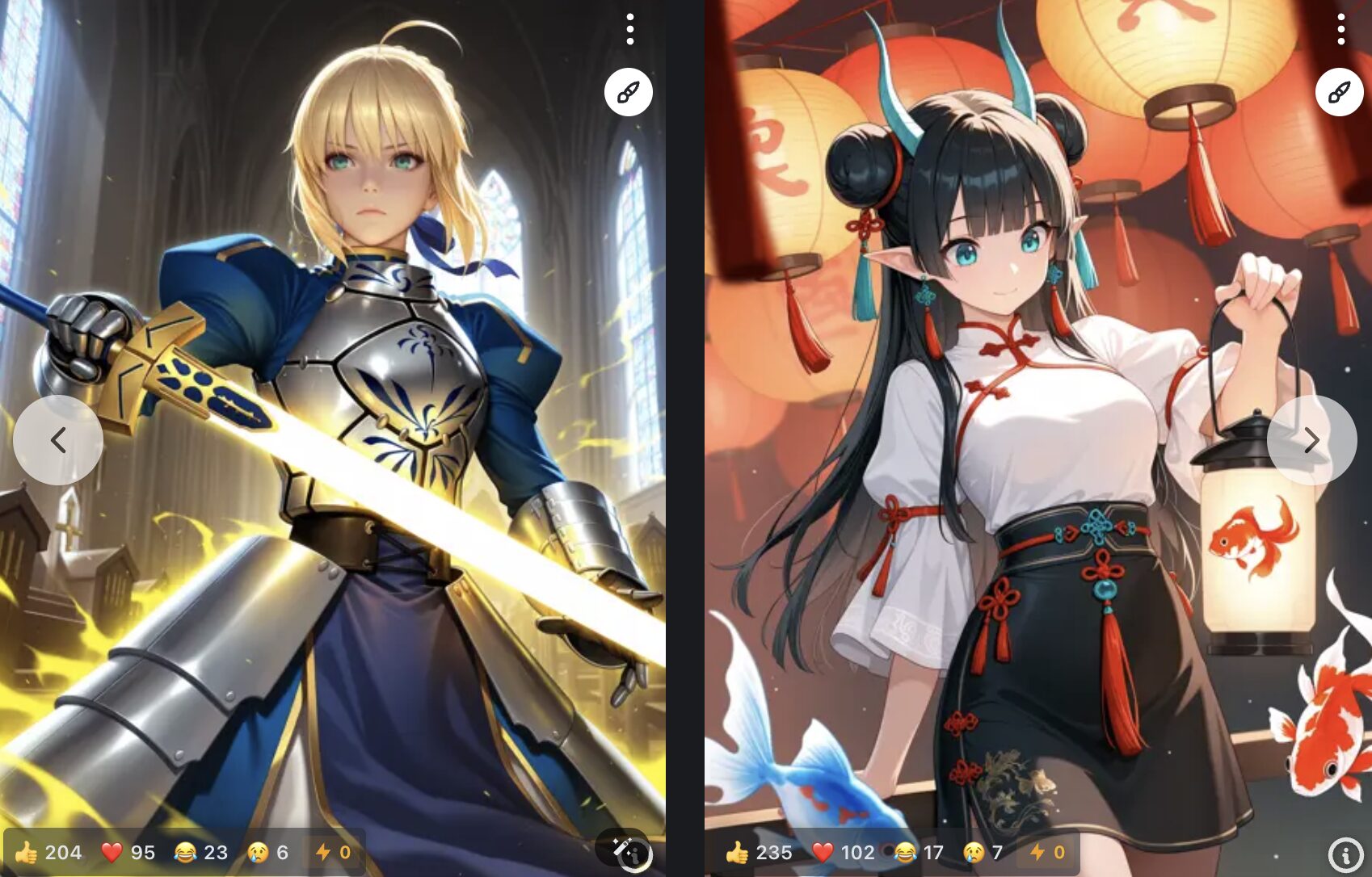Click the laughing emoji reaction showing 23
Viewport: 1372px width, 877px height.
(187, 850)
